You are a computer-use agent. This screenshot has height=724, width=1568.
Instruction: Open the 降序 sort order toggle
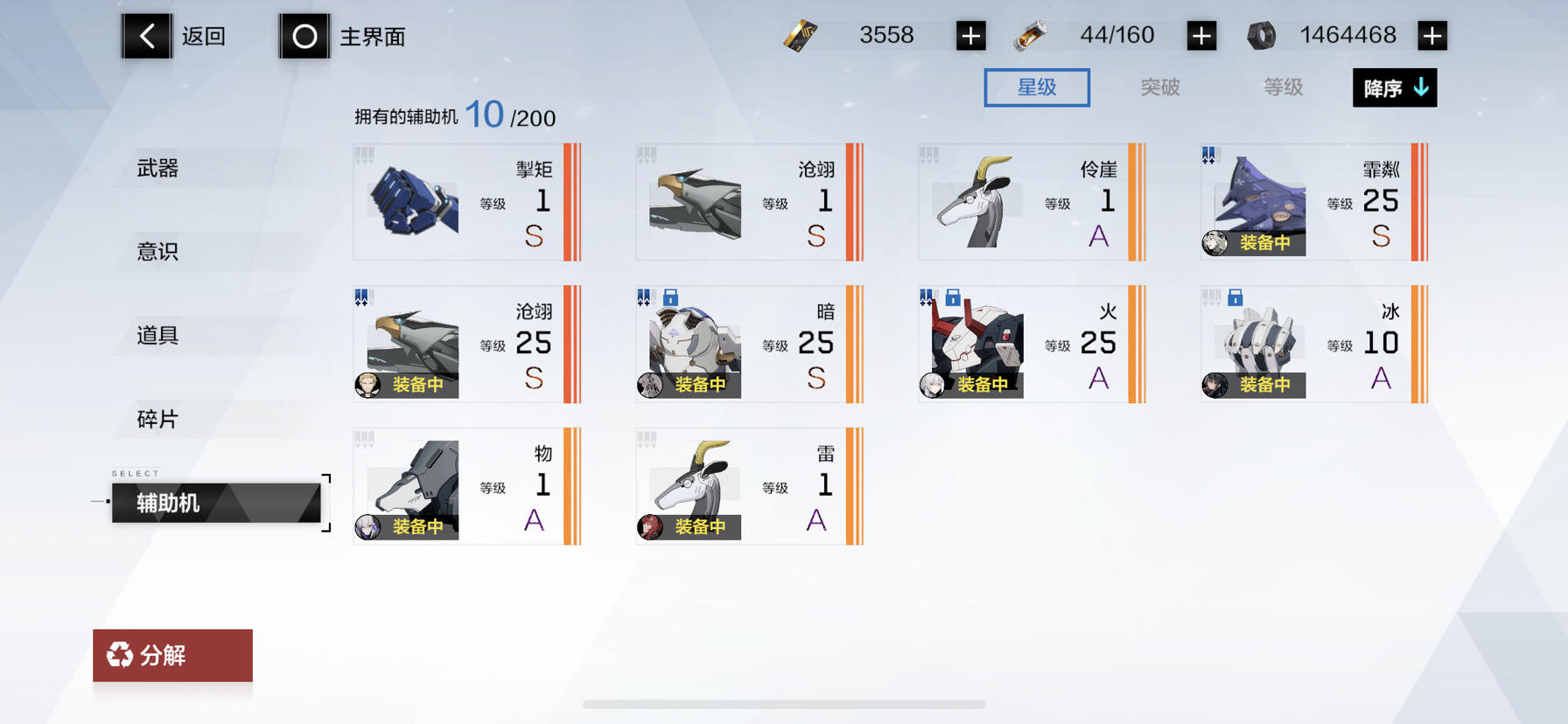(1394, 88)
